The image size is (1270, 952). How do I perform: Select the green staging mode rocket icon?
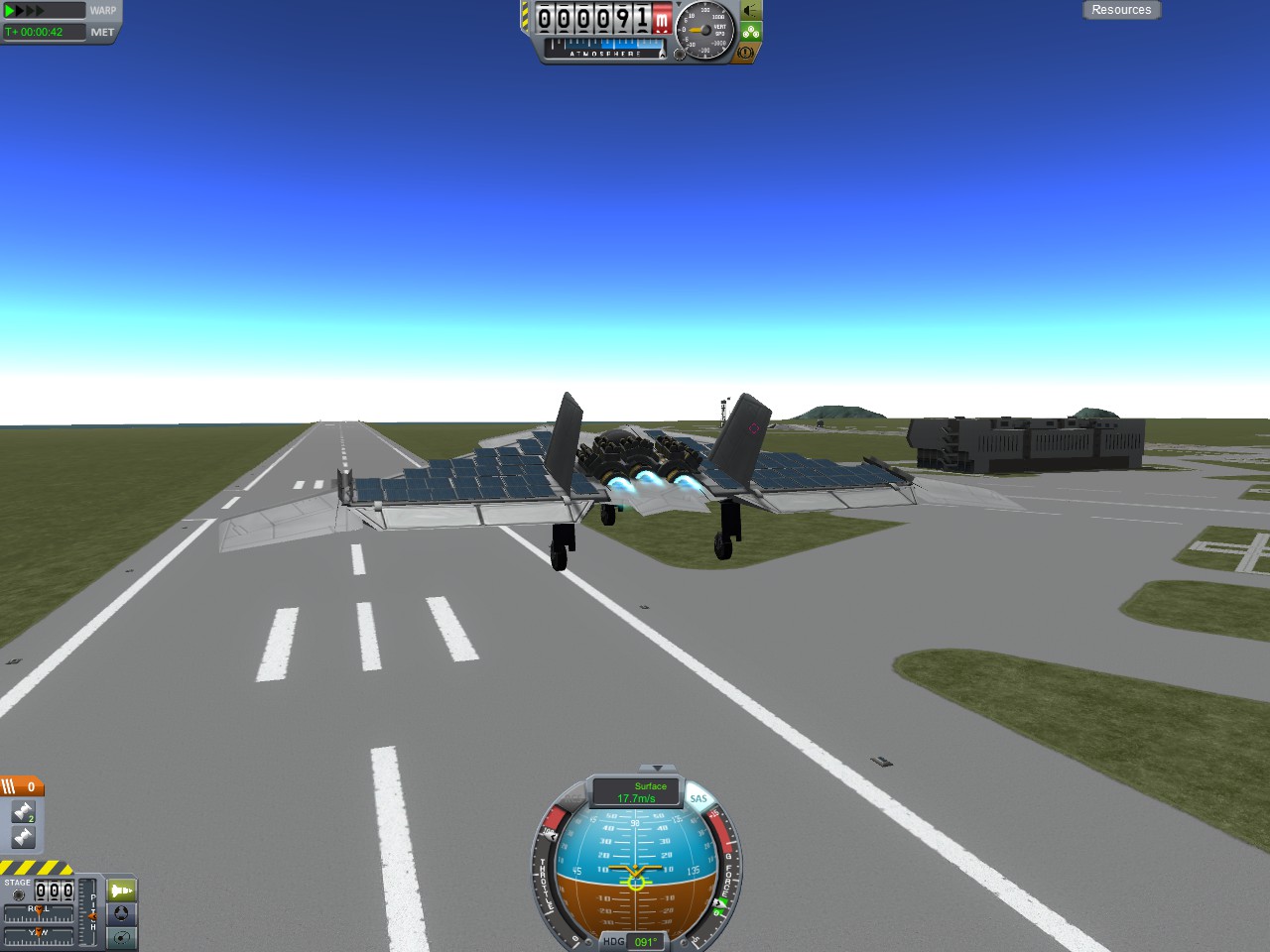[121, 890]
